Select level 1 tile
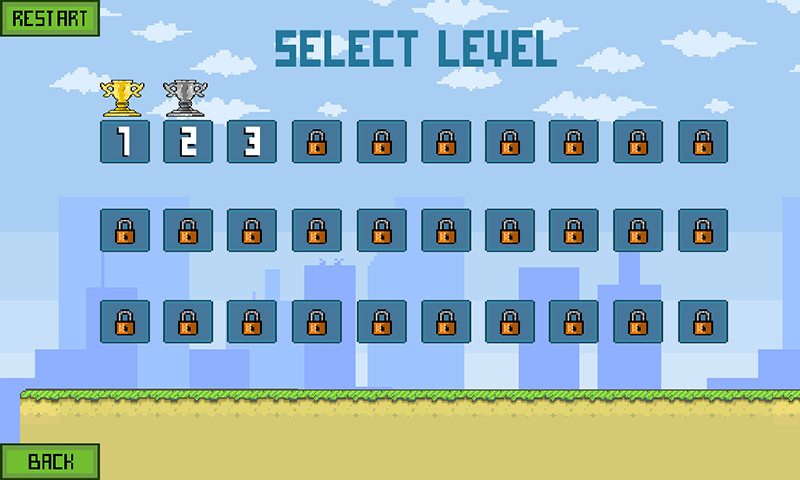The height and width of the screenshot is (480, 800). click(x=124, y=142)
